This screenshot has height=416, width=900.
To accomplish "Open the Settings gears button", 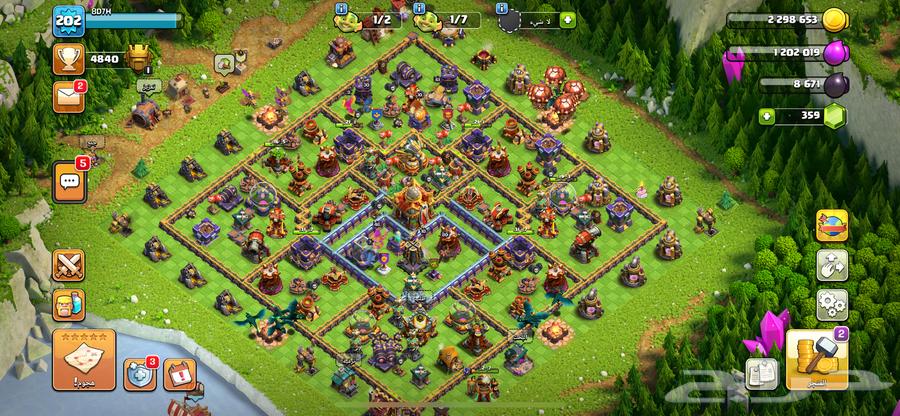I will [x=832, y=304].
